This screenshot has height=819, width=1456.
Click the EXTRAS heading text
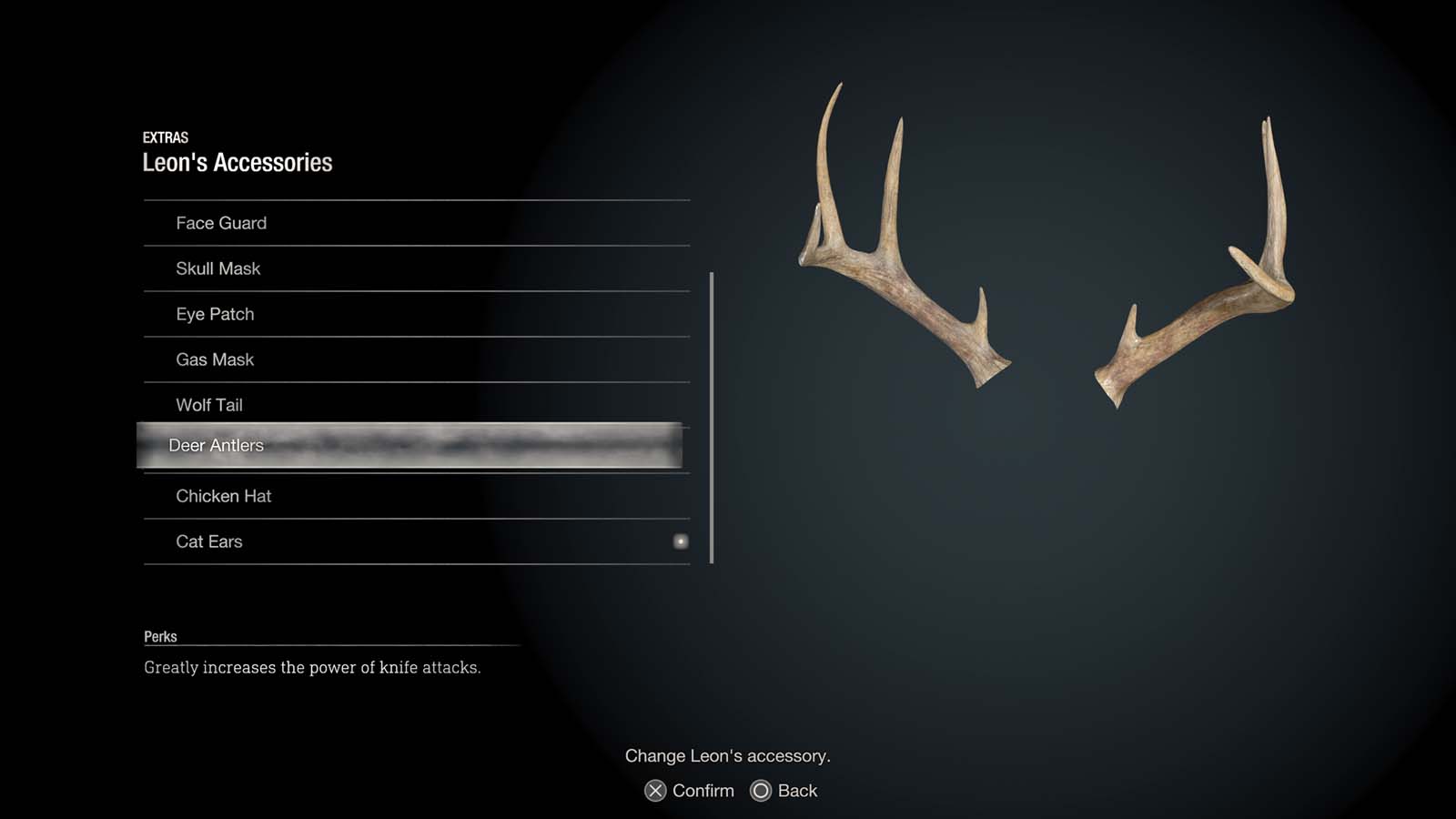166,137
